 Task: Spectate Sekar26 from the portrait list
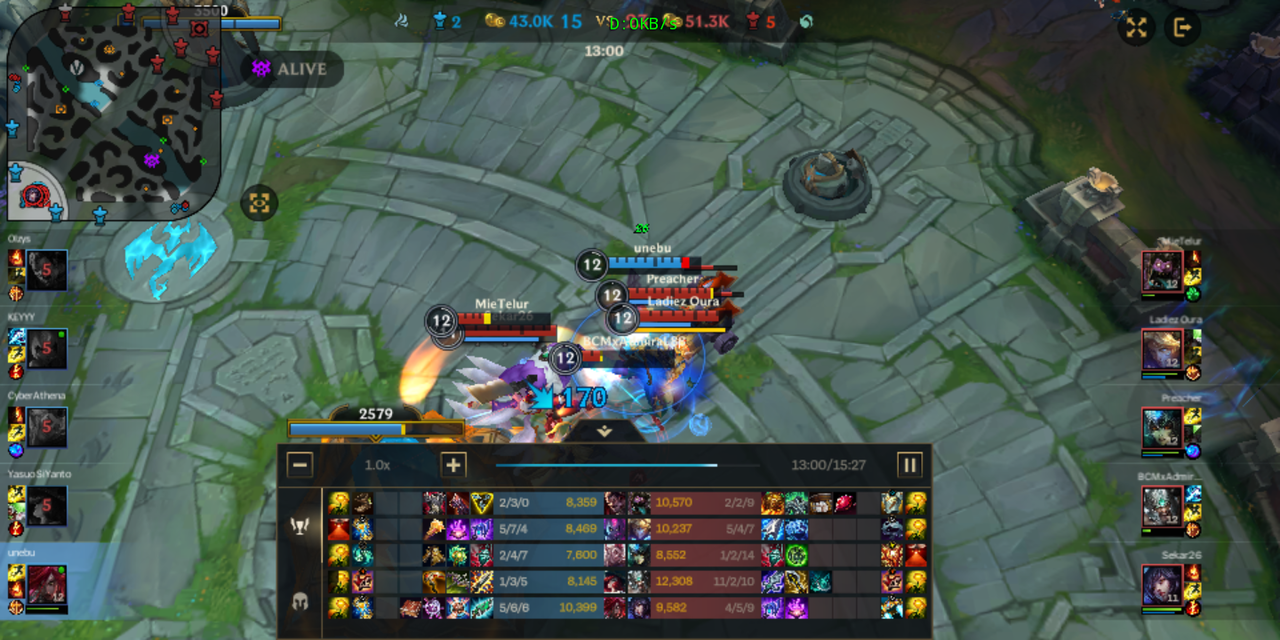tap(1162, 585)
